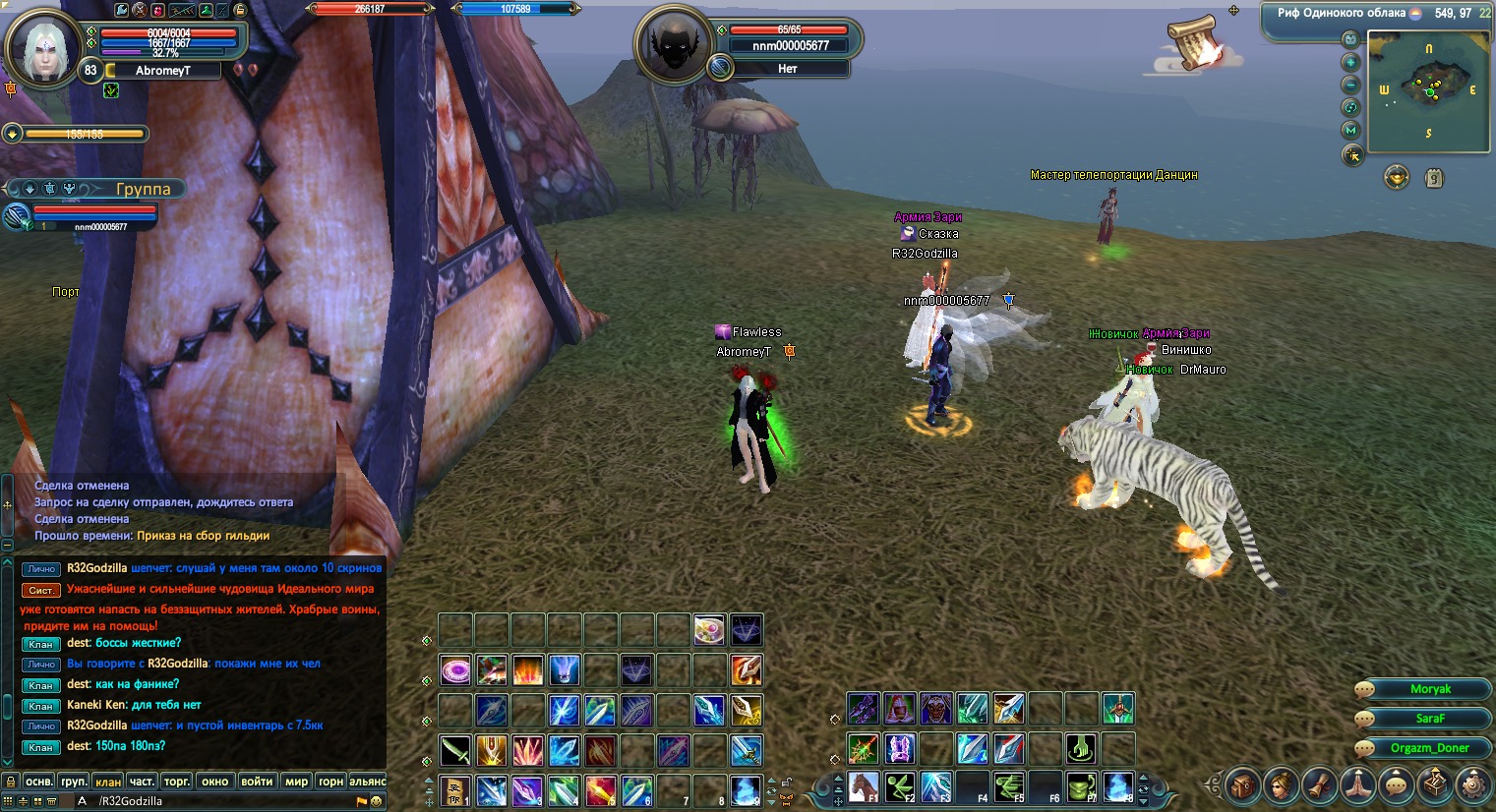
Task: Summon the horse mount in F1 slot
Action: [864, 786]
